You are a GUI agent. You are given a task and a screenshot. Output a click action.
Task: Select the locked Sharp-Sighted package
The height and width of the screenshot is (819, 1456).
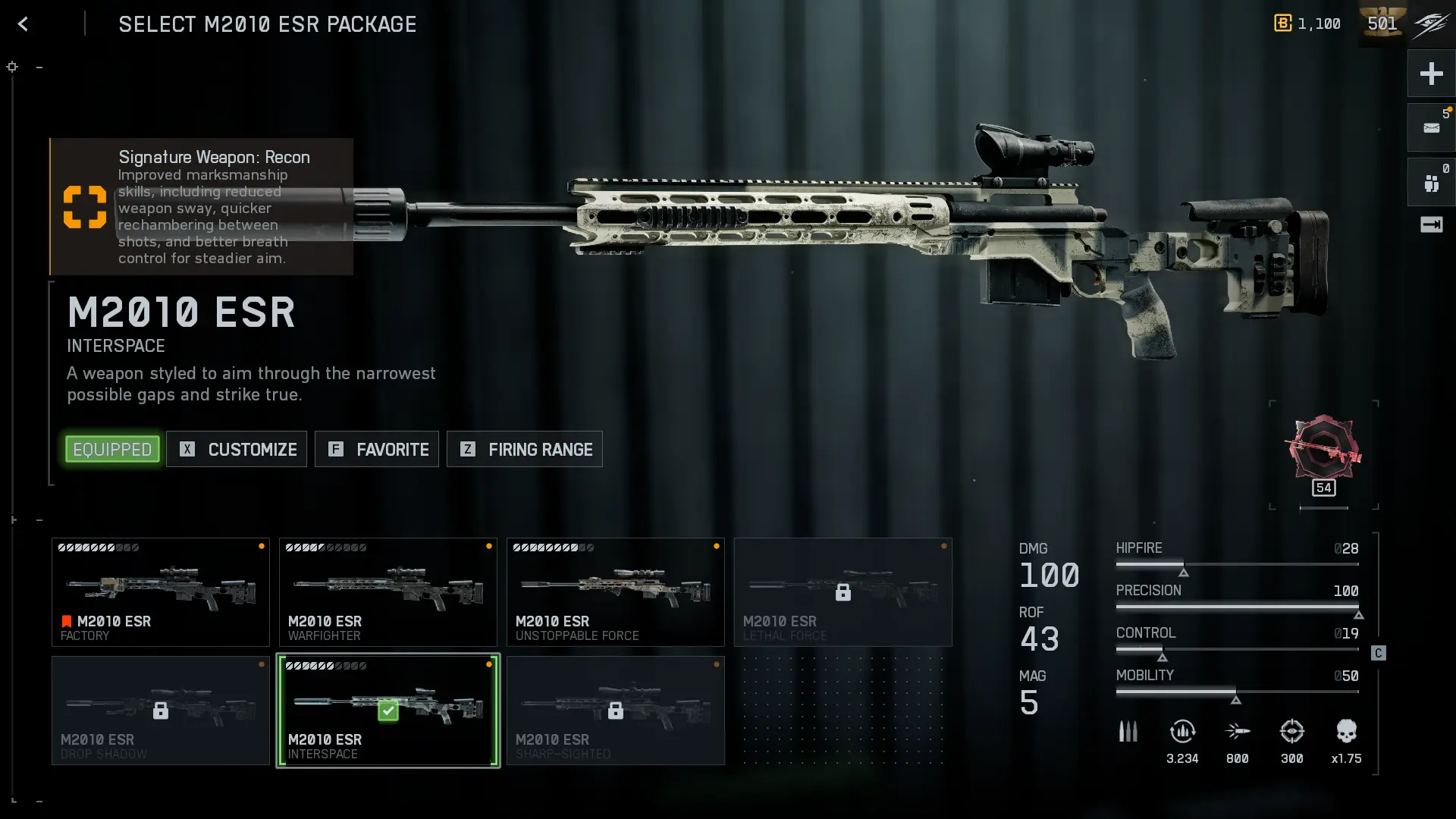coord(616,711)
